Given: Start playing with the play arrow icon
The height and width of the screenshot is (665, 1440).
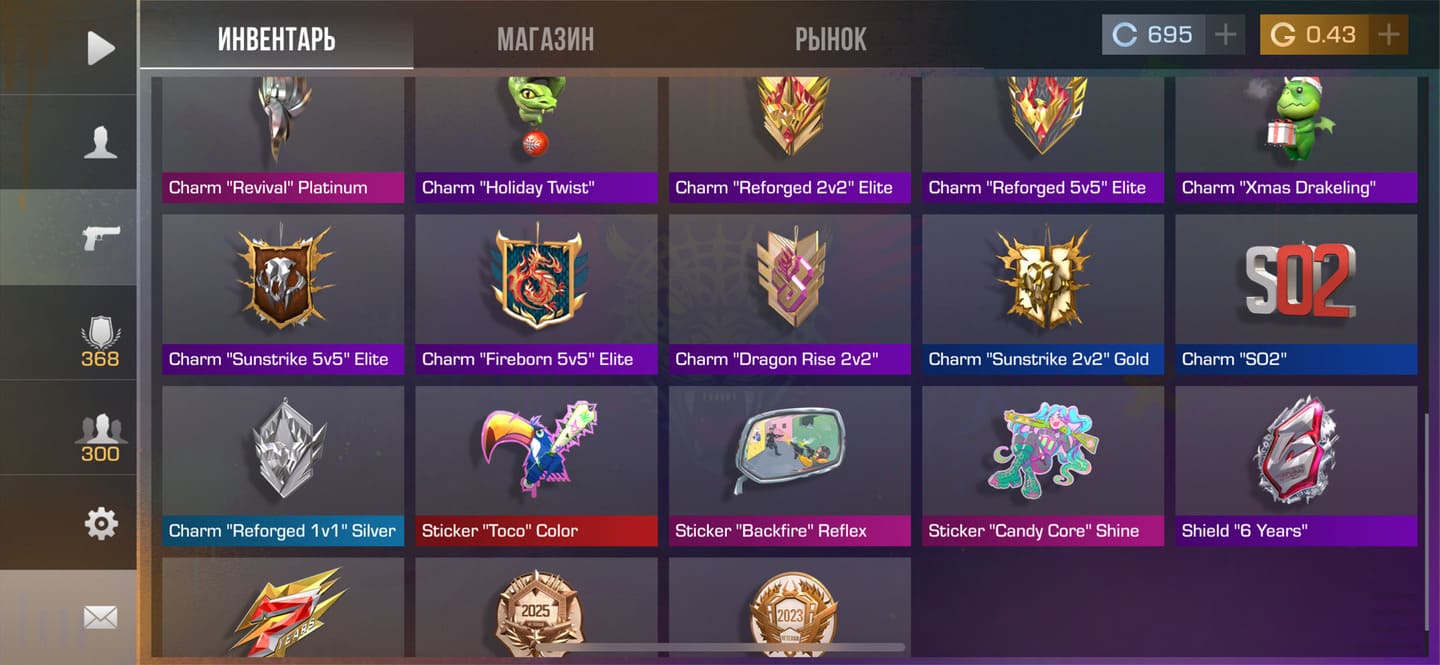Looking at the screenshot, I should click(100, 47).
